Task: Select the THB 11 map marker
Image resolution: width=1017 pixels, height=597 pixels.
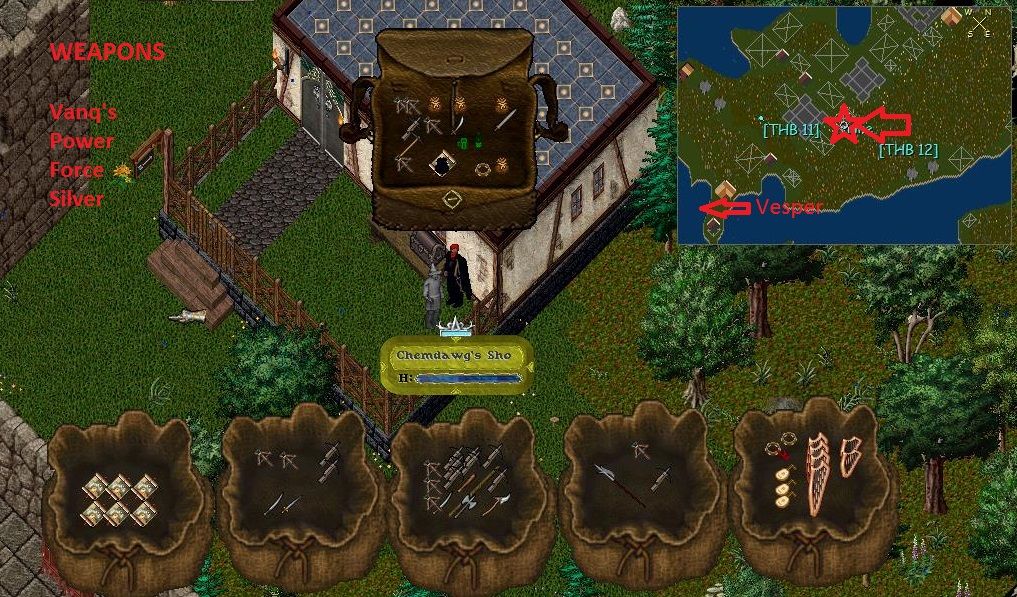Action: click(x=790, y=130)
